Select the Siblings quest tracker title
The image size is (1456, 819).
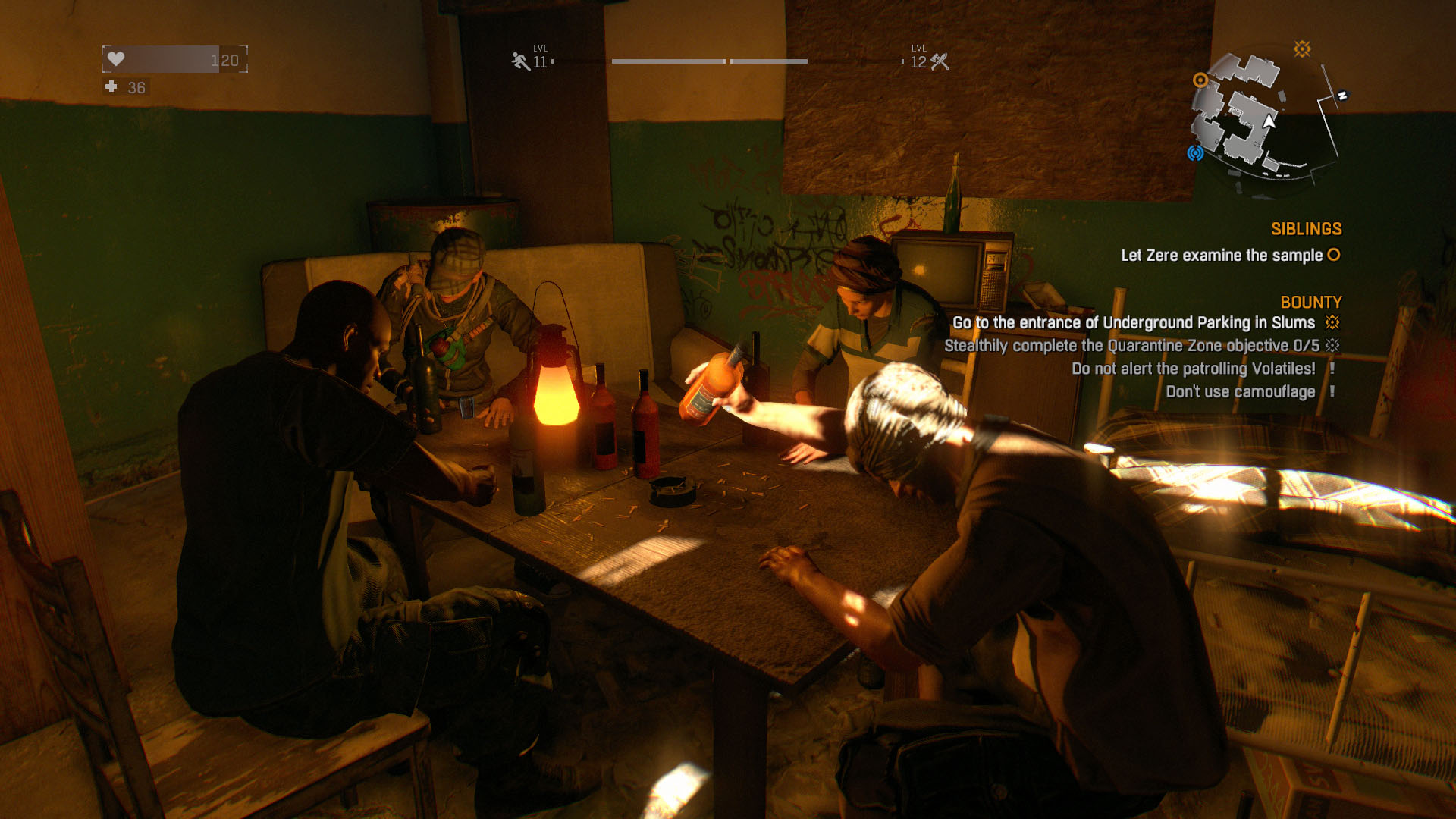click(x=1306, y=229)
